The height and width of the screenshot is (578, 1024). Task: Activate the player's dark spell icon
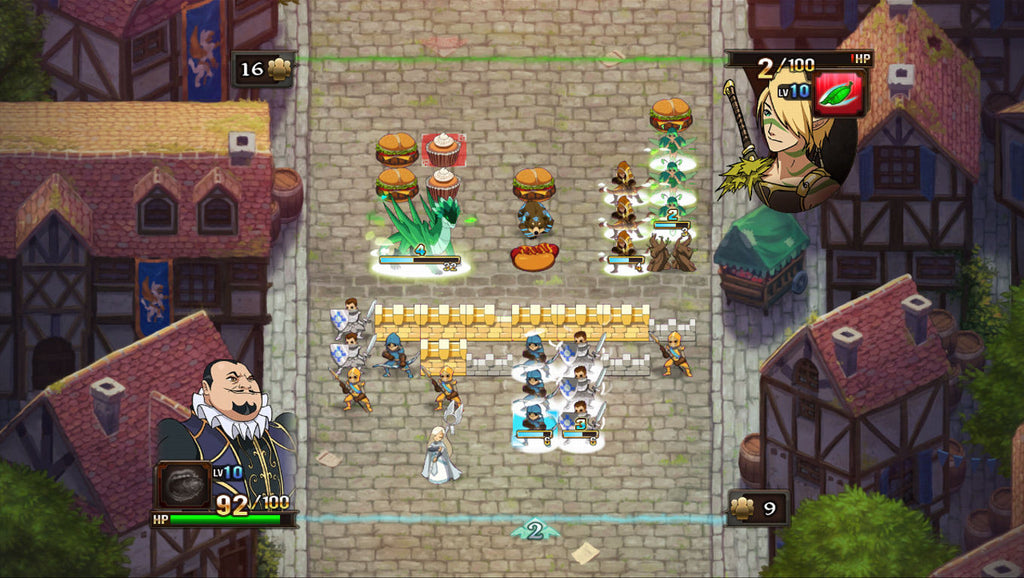[183, 487]
